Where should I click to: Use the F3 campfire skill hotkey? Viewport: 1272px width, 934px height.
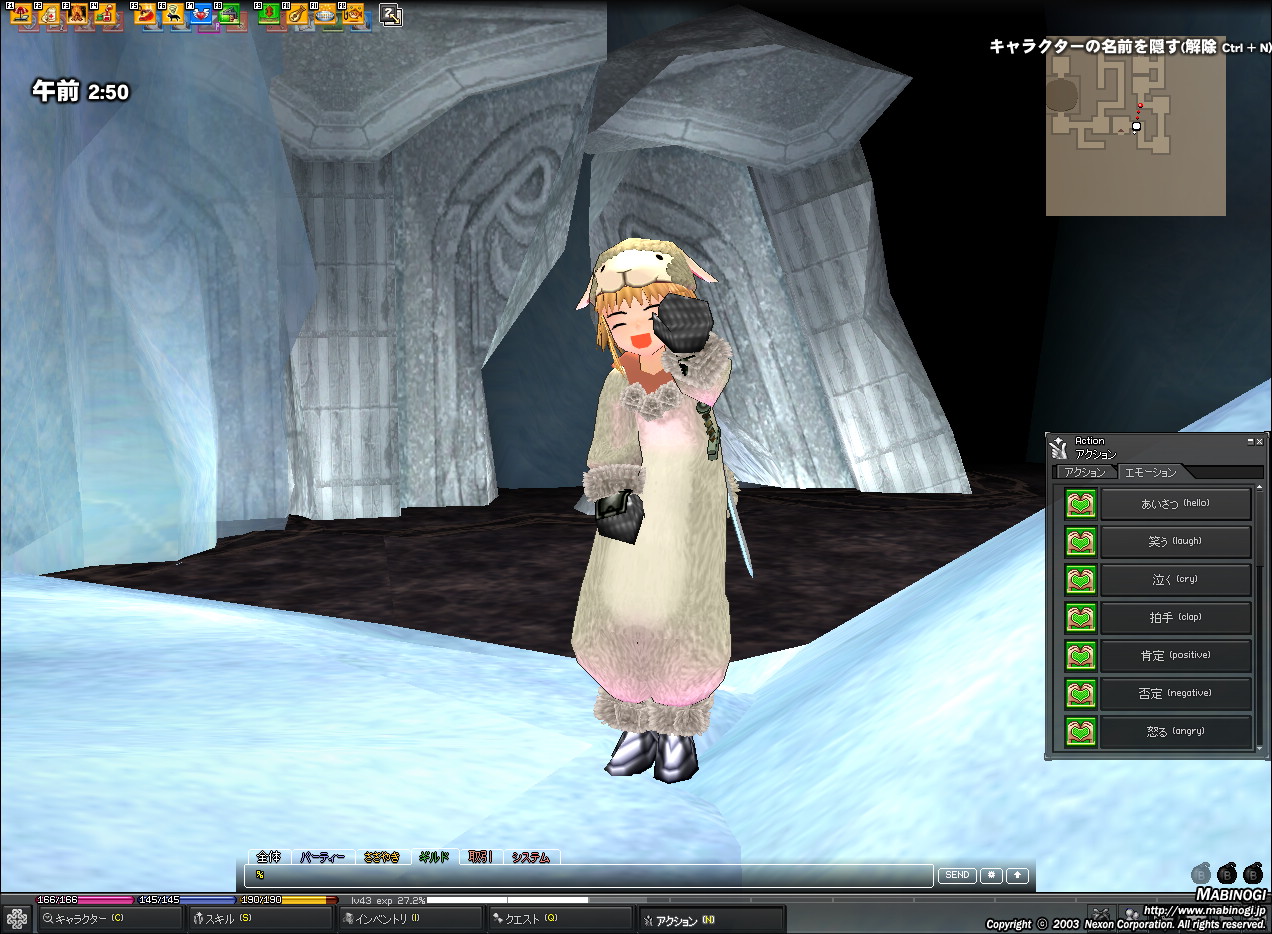coord(76,15)
